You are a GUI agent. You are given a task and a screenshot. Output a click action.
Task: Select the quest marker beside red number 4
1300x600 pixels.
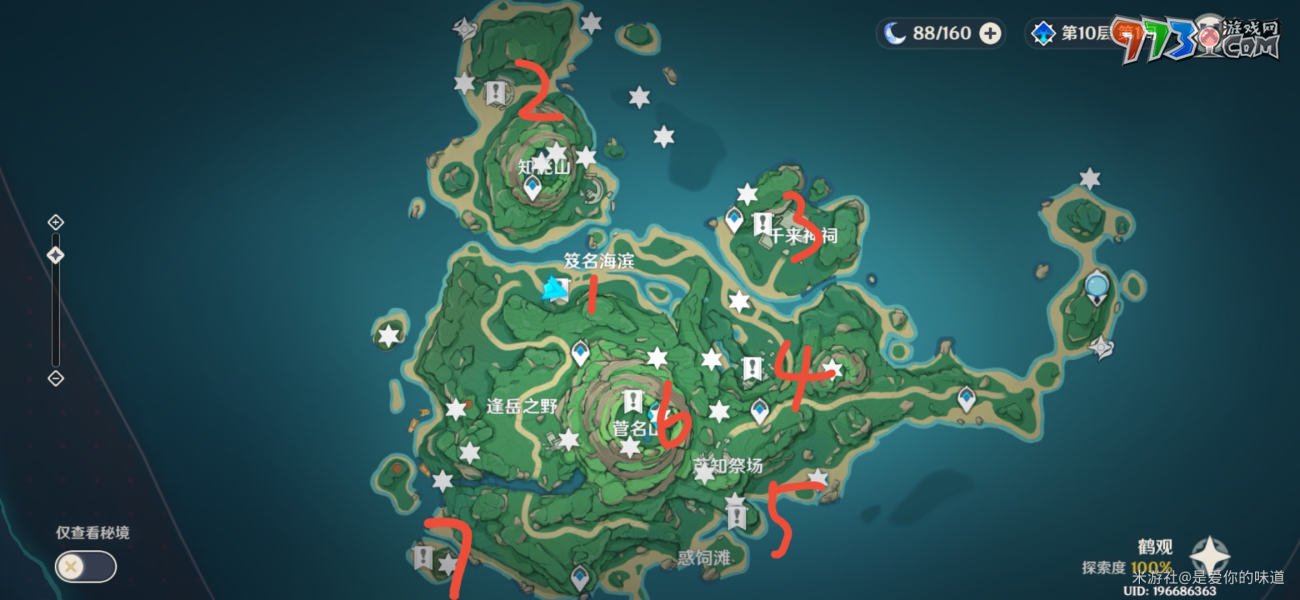752,368
